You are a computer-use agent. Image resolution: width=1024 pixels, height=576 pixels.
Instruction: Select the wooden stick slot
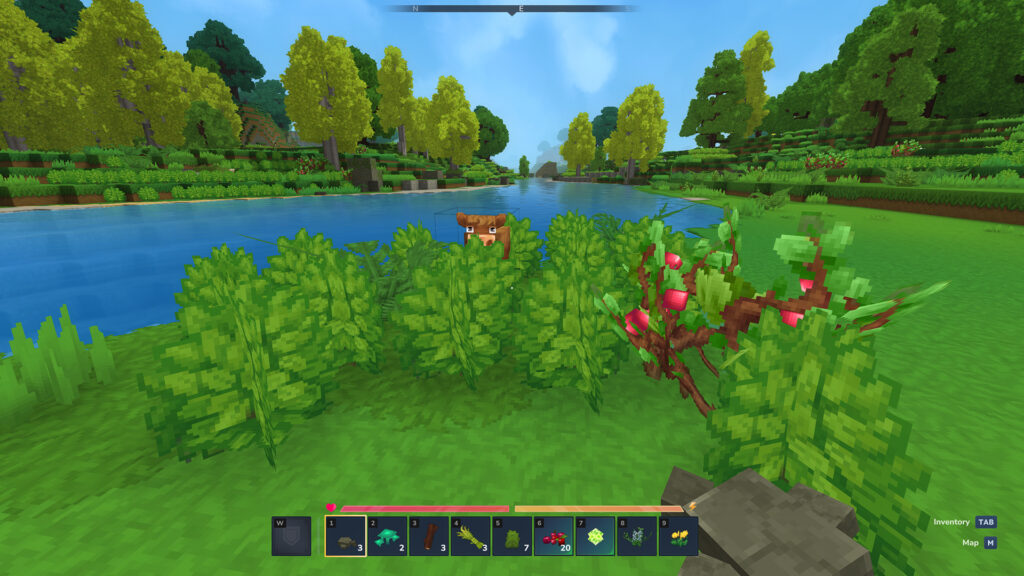[x=428, y=537]
